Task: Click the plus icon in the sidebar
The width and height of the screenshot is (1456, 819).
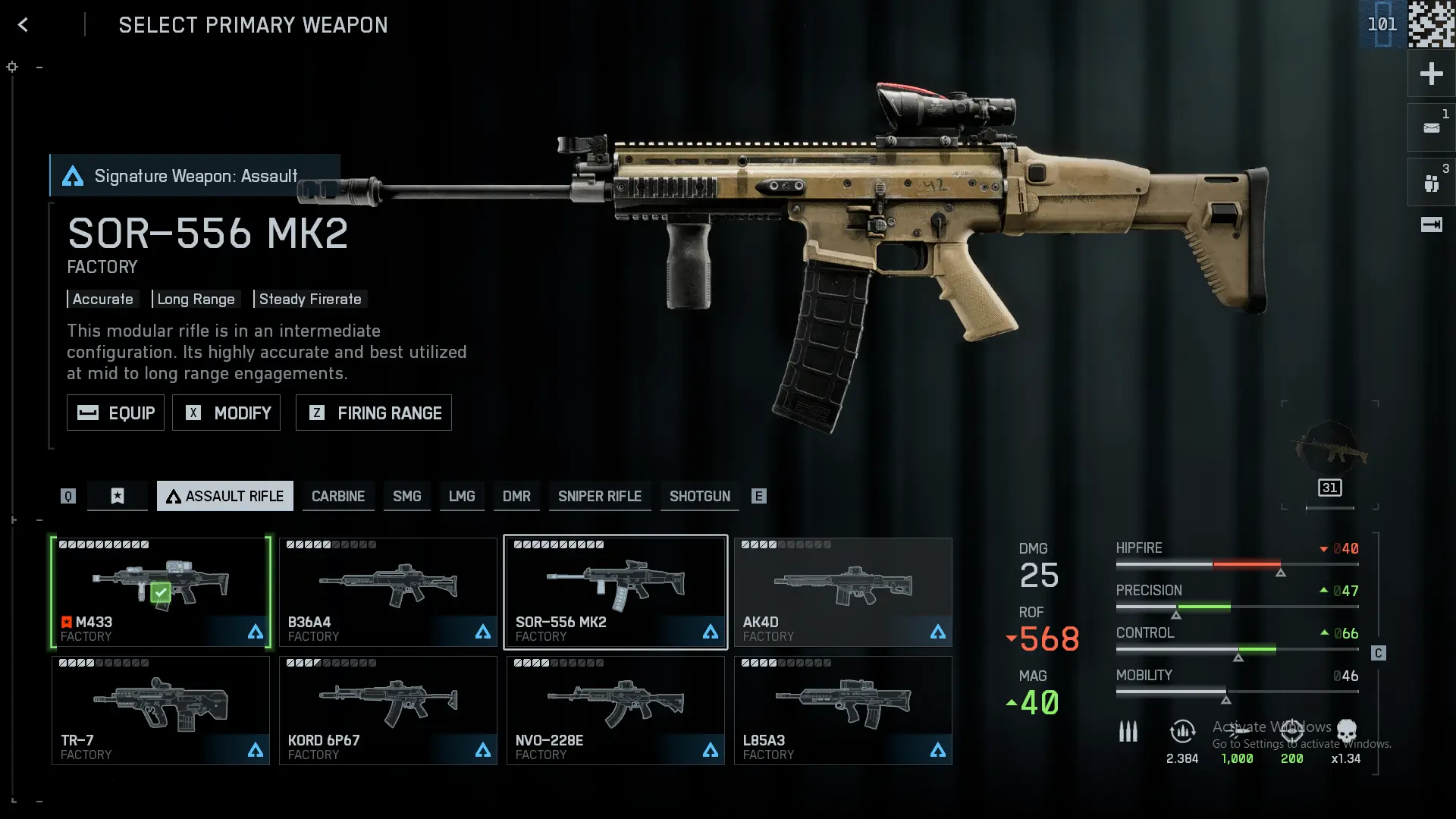Action: pyautogui.click(x=1431, y=74)
